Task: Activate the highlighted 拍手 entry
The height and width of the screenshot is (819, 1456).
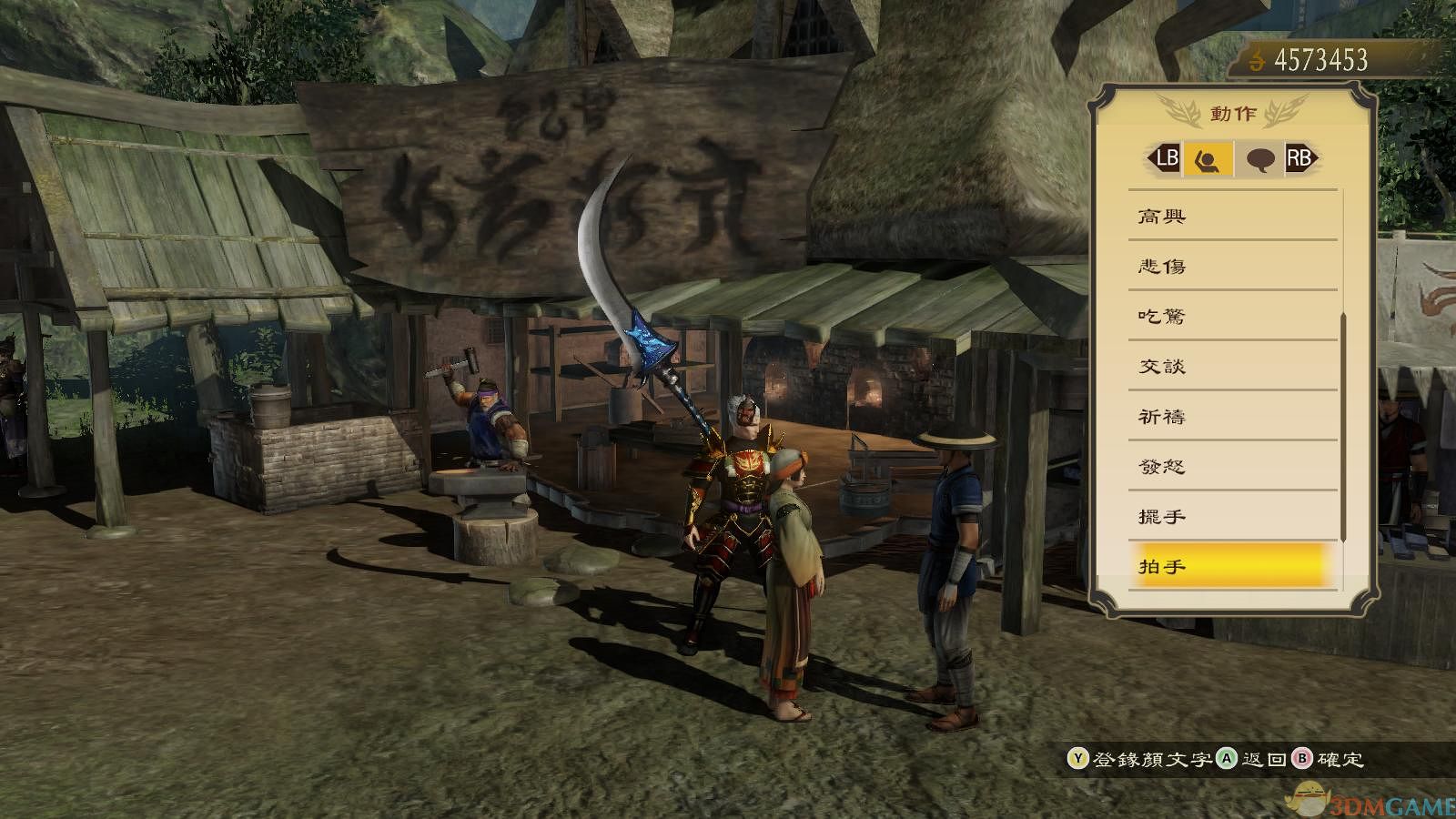Action: (1232, 566)
